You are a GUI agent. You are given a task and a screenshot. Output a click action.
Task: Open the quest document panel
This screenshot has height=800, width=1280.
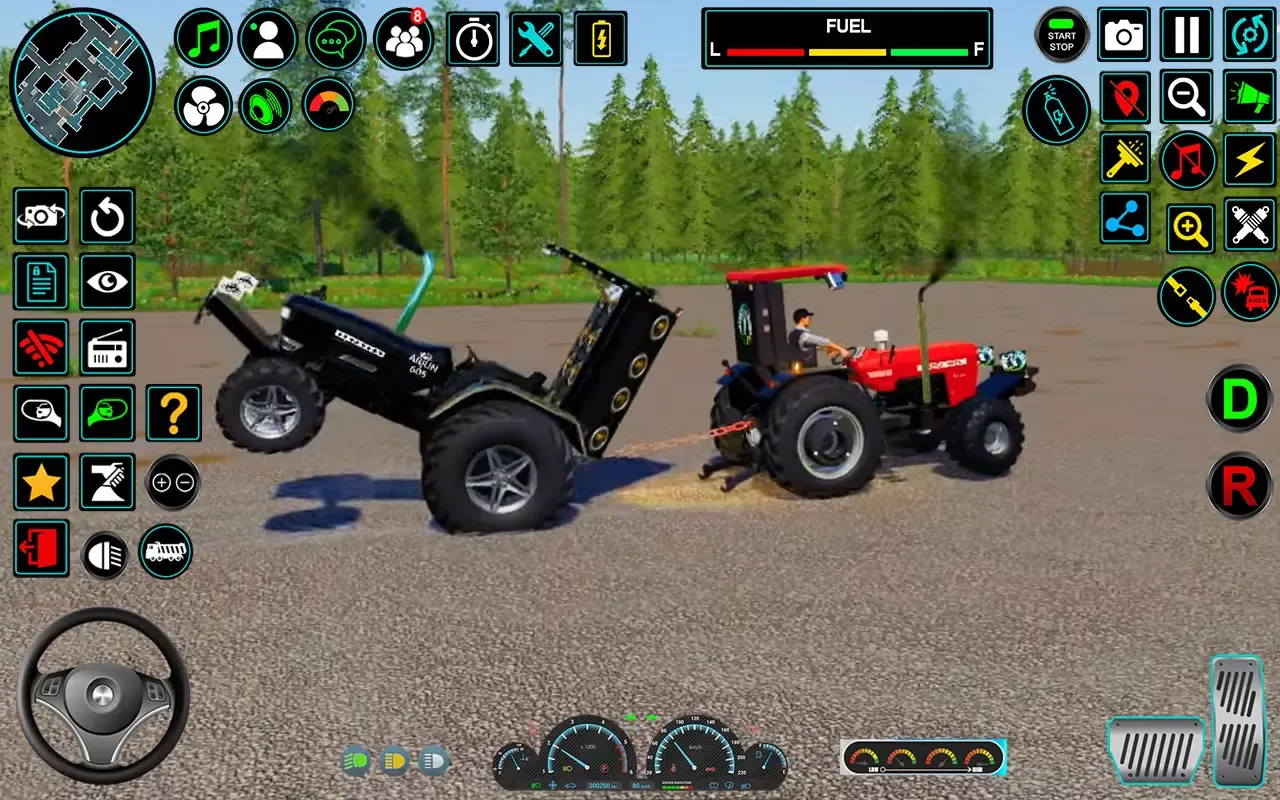pos(41,282)
